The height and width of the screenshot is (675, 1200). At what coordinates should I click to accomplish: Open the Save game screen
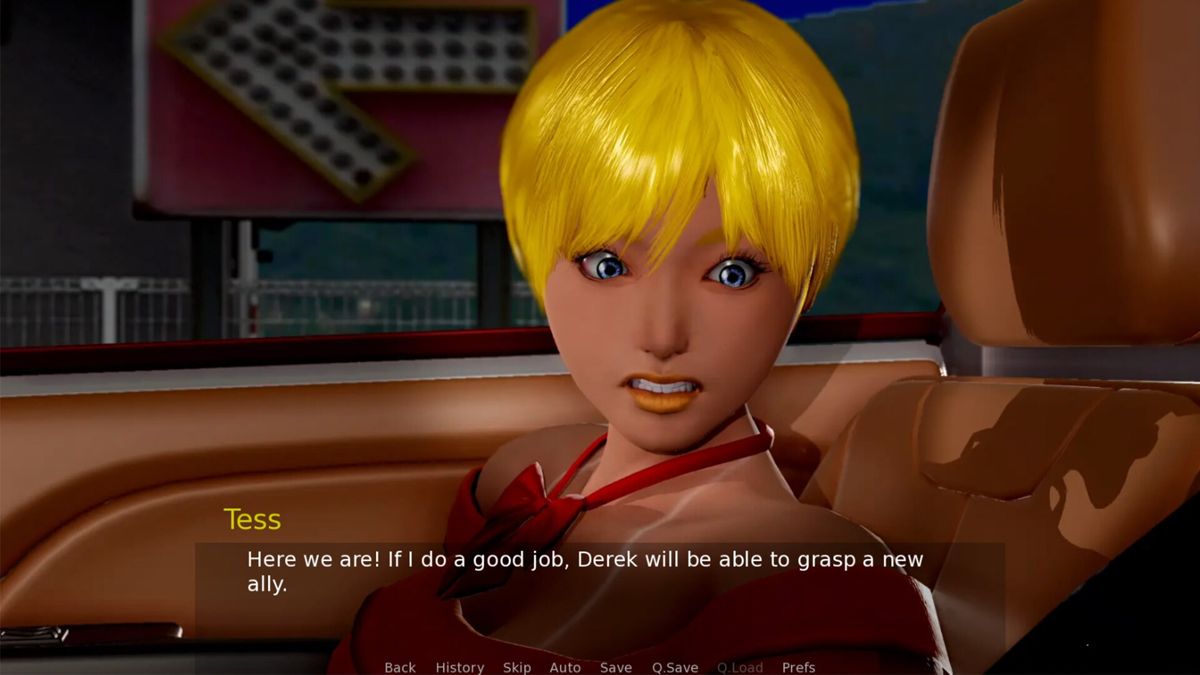(616, 667)
